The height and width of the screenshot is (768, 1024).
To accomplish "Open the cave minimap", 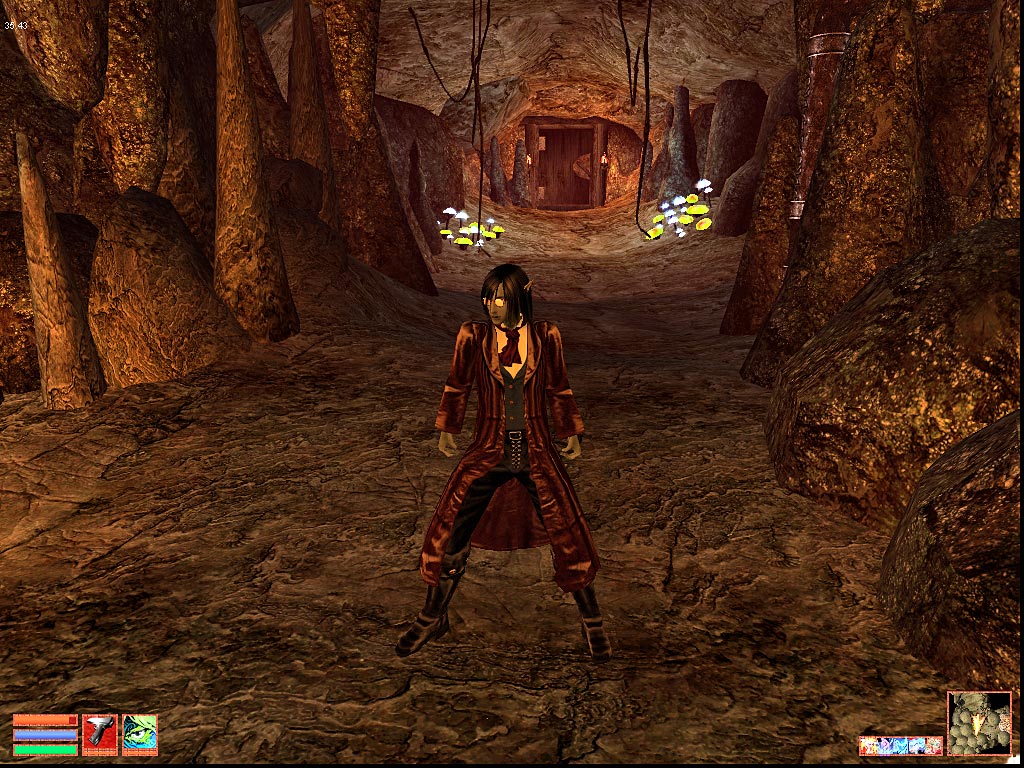I will coord(979,723).
